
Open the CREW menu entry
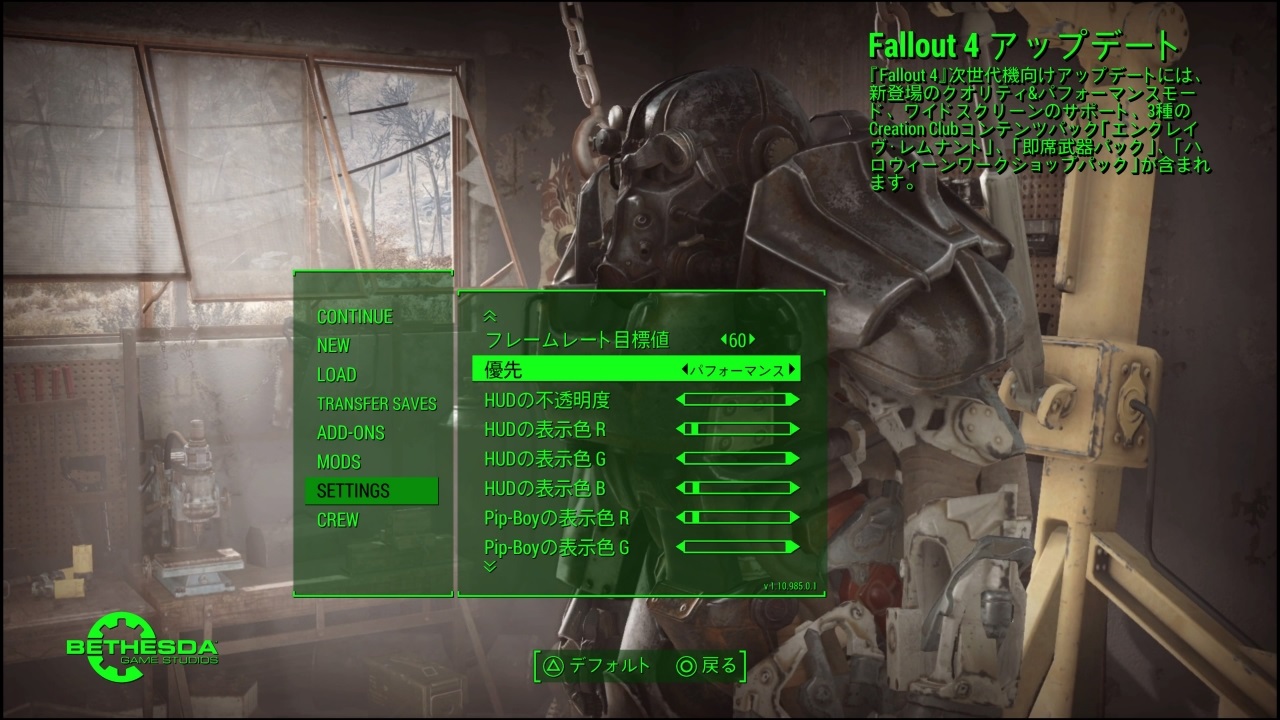(337, 520)
